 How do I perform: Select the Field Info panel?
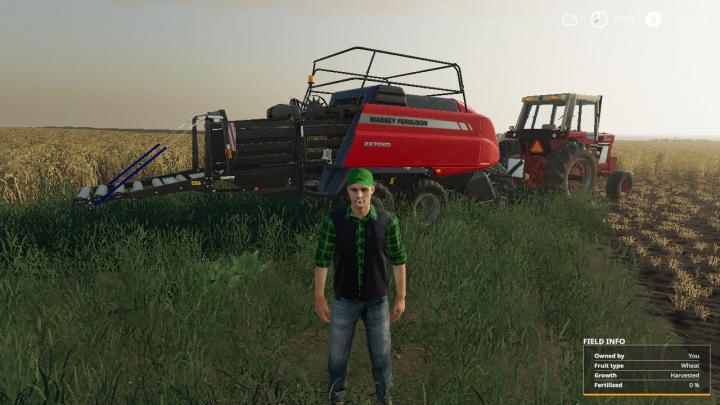646,366
